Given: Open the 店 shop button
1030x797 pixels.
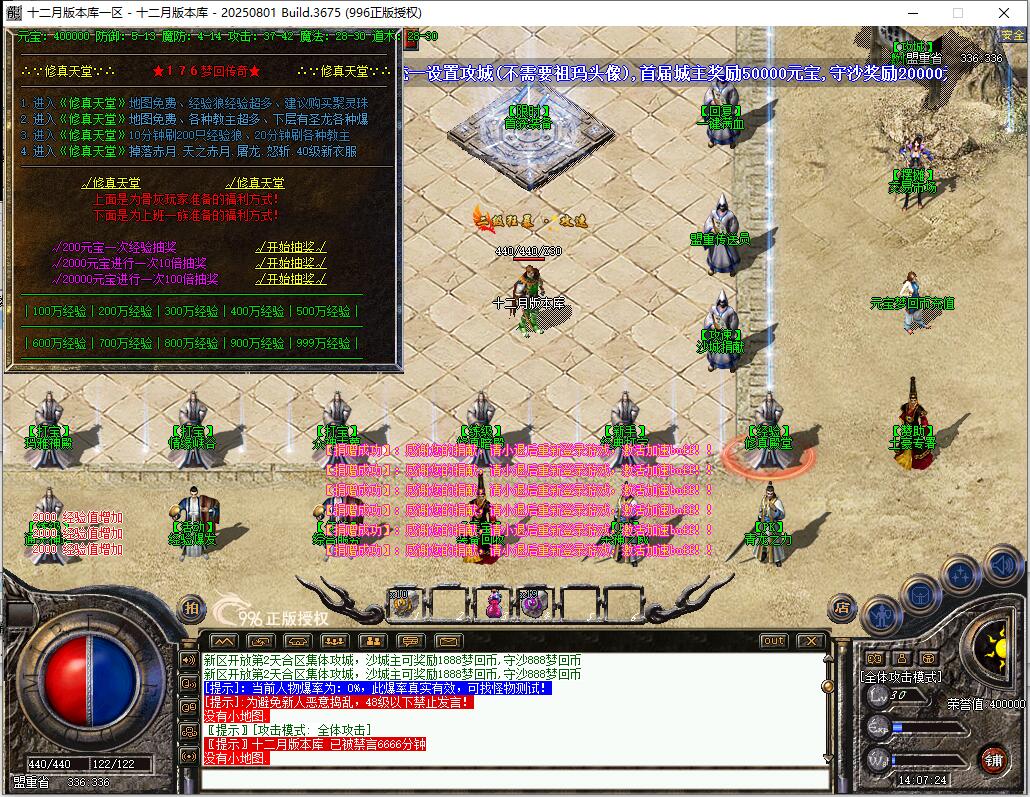Looking at the screenshot, I should tap(842, 606).
